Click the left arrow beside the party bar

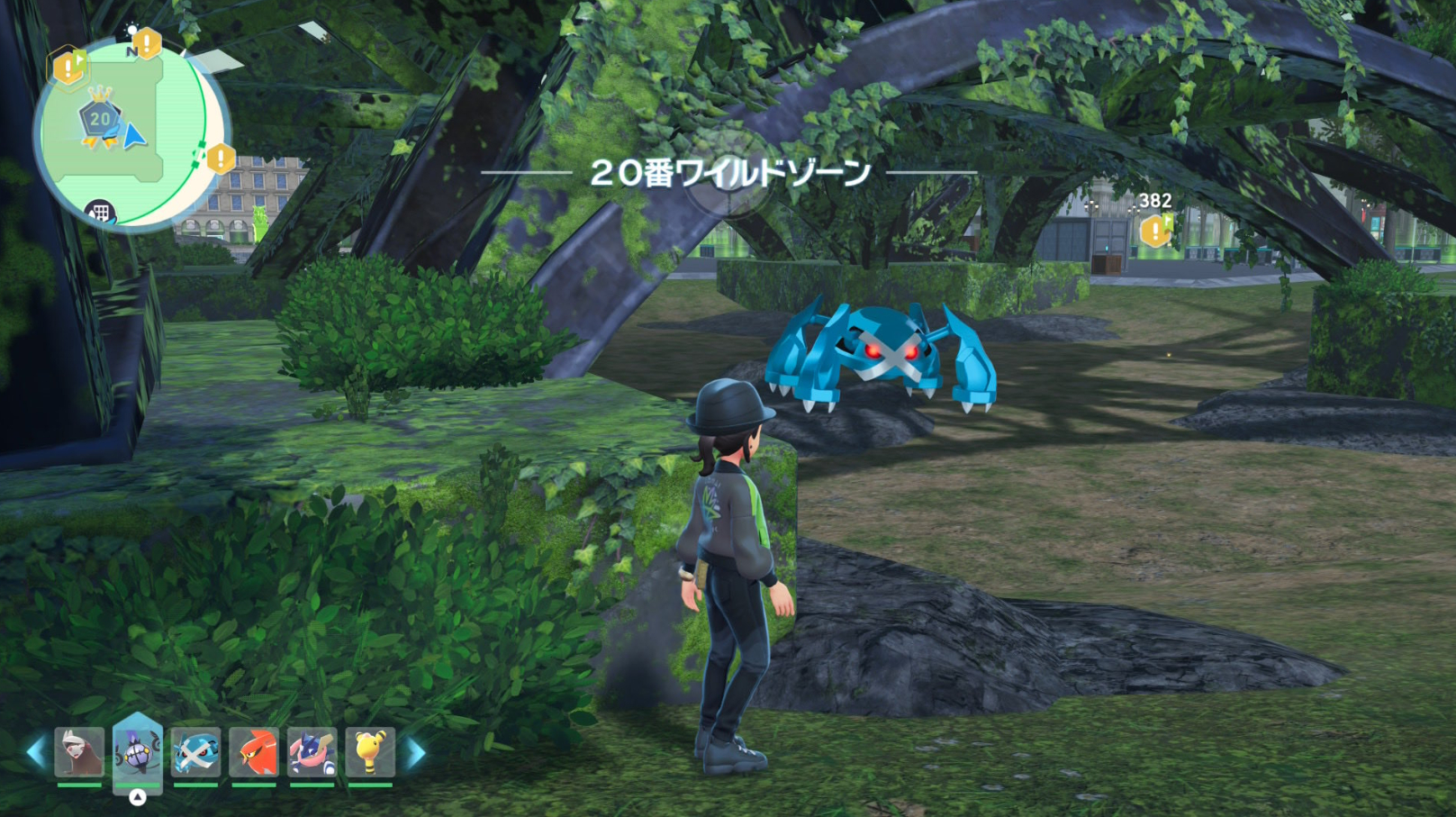click(x=36, y=752)
